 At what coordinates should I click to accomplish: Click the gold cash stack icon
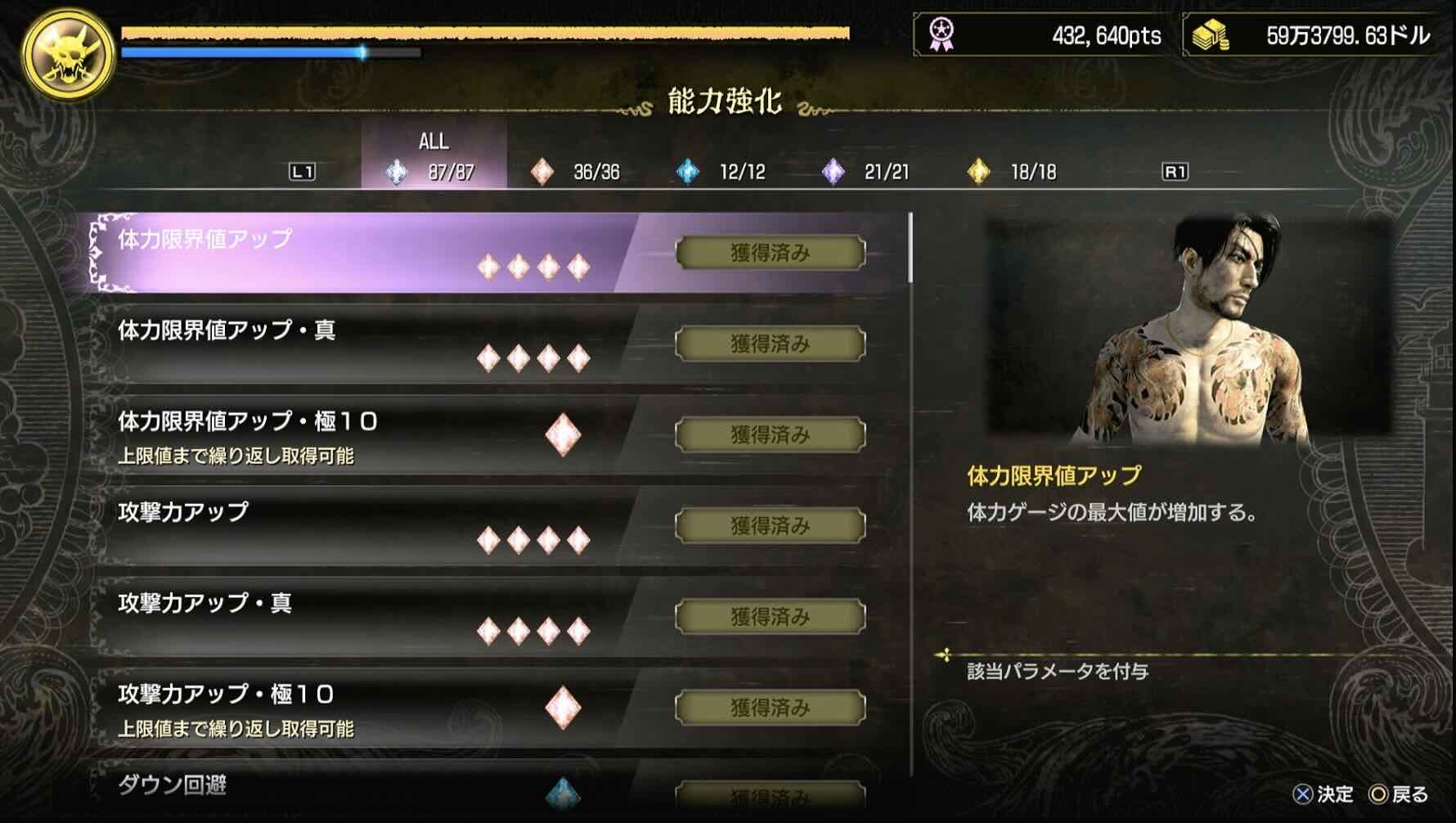1209,34
